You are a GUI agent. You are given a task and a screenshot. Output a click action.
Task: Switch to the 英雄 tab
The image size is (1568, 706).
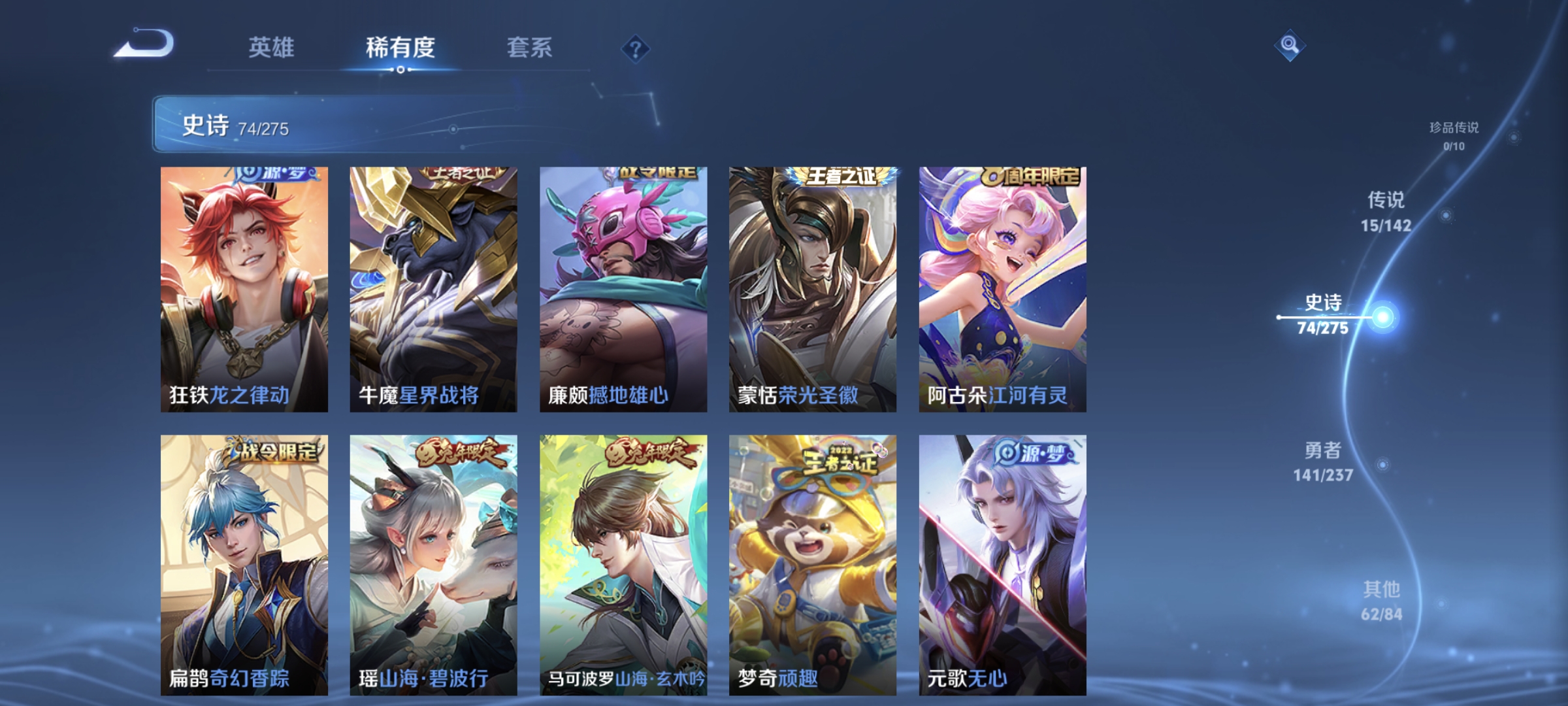pos(272,47)
